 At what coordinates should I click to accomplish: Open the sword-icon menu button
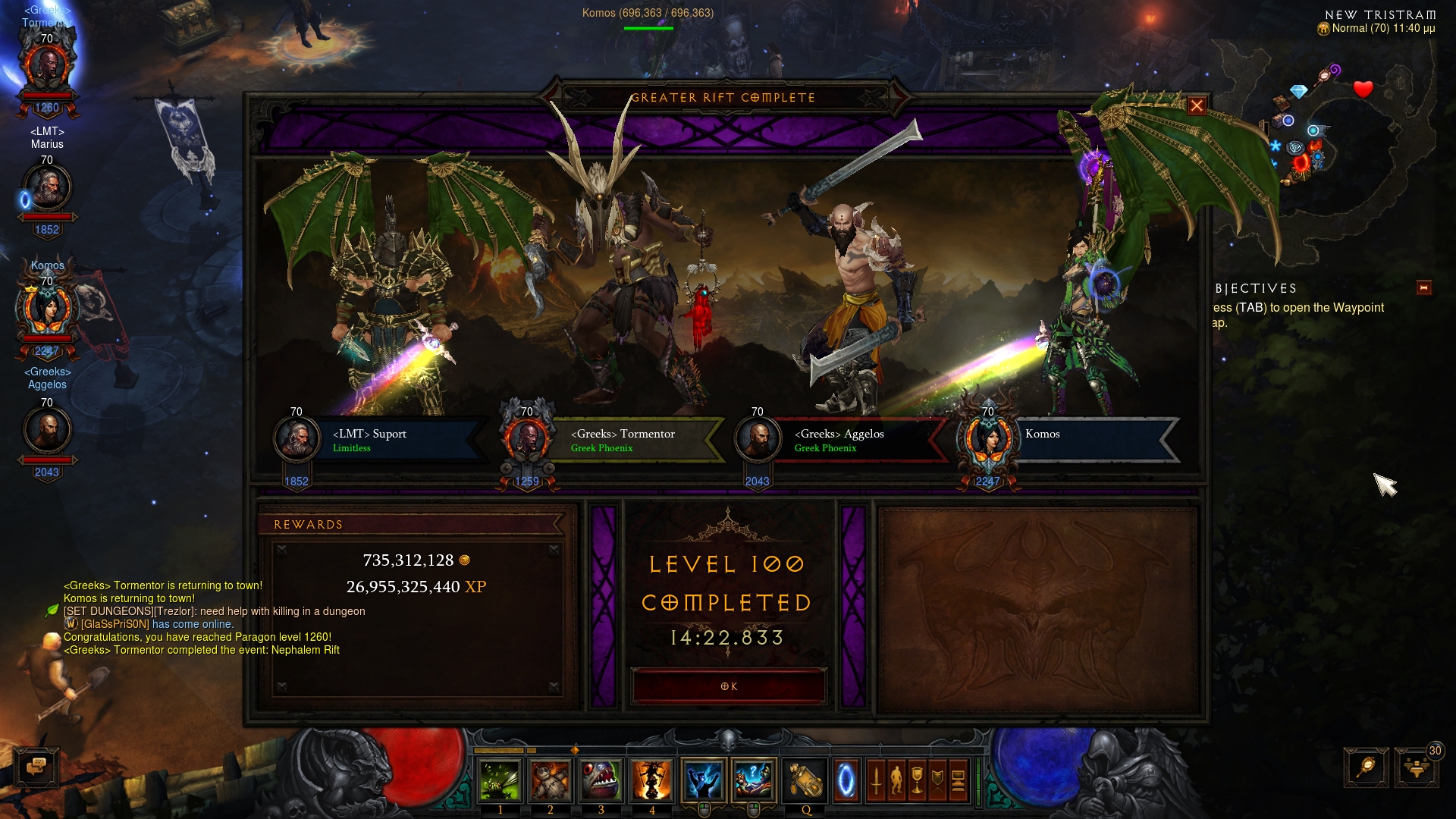876,780
